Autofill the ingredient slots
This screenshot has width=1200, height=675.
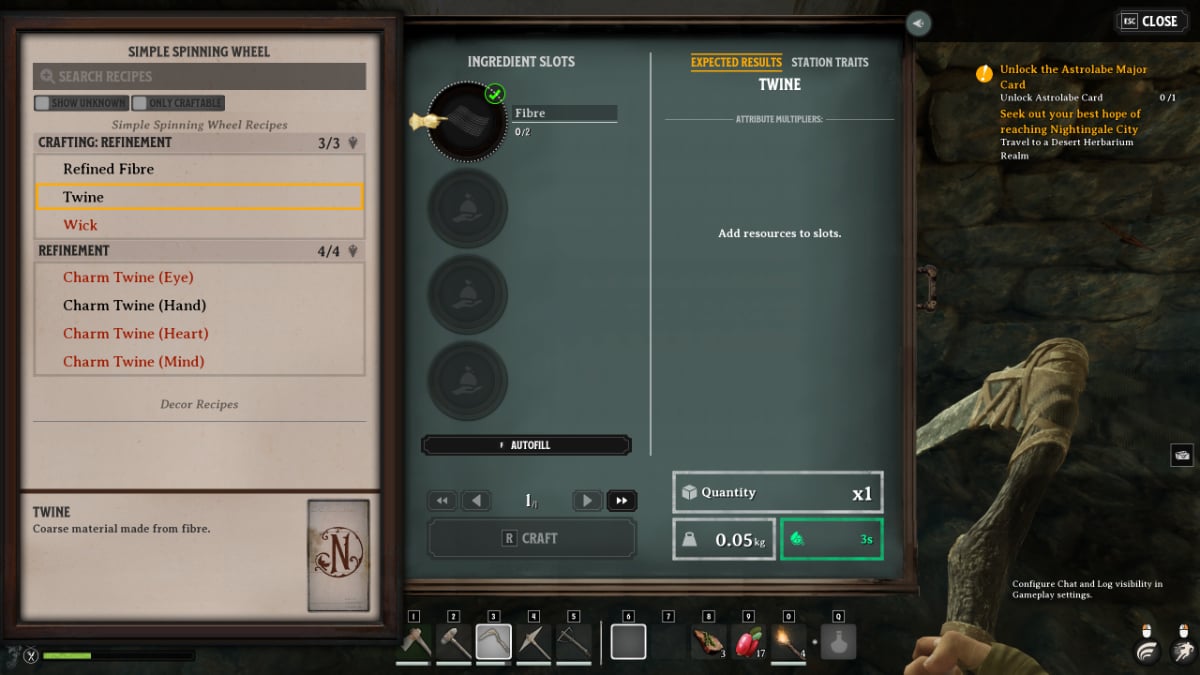(526, 445)
